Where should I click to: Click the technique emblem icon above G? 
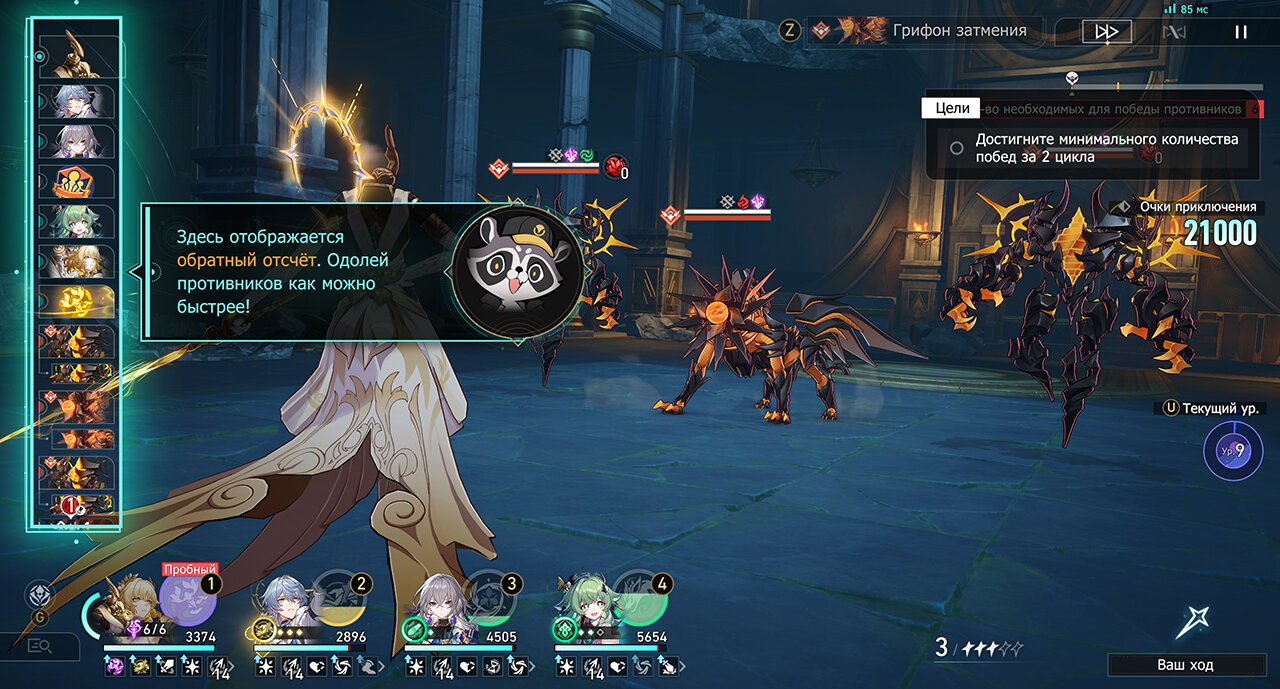pyautogui.click(x=40, y=591)
